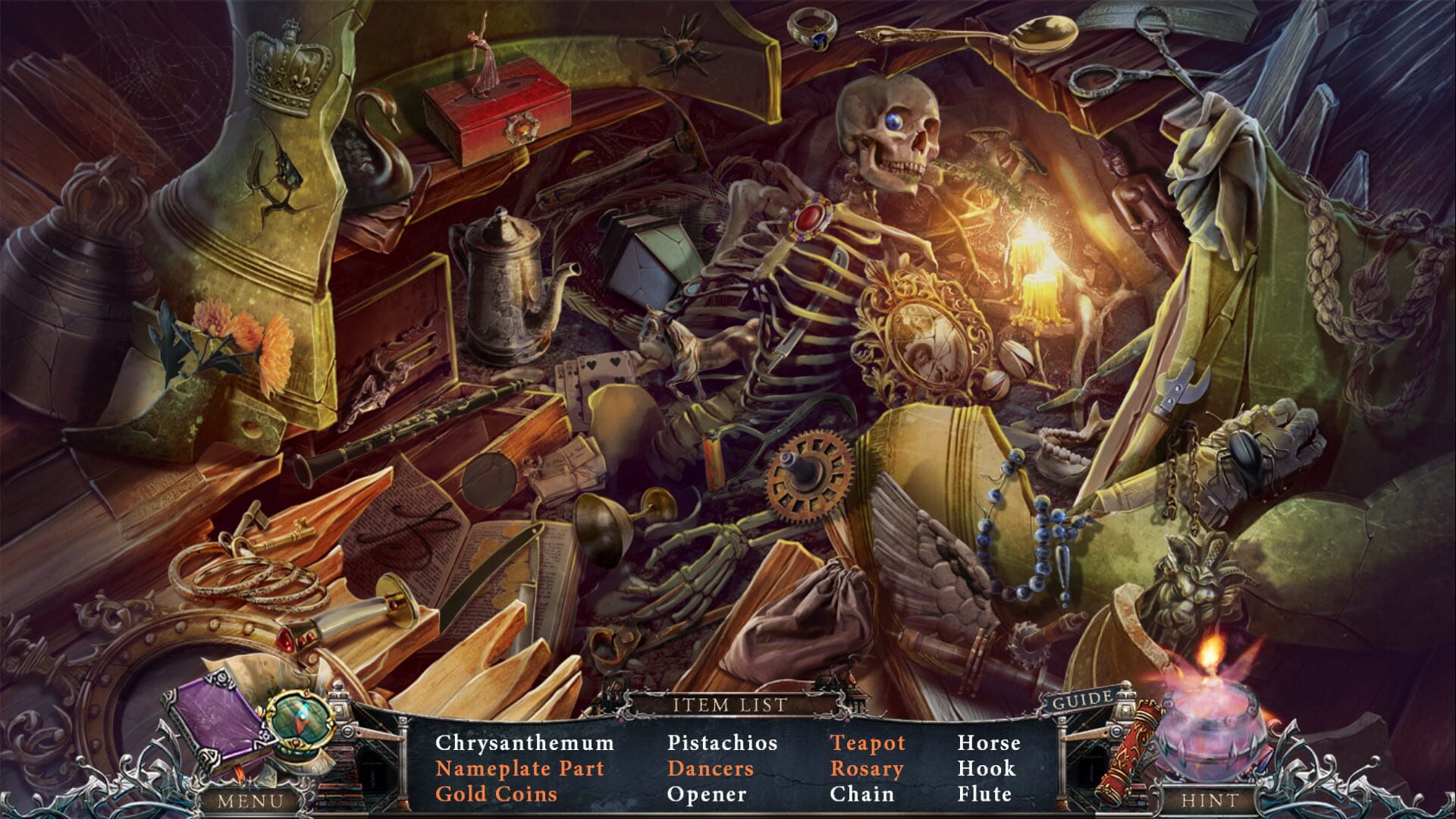
Task: Toggle the orange 'Teapot' entry
Action: click(869, 744)
